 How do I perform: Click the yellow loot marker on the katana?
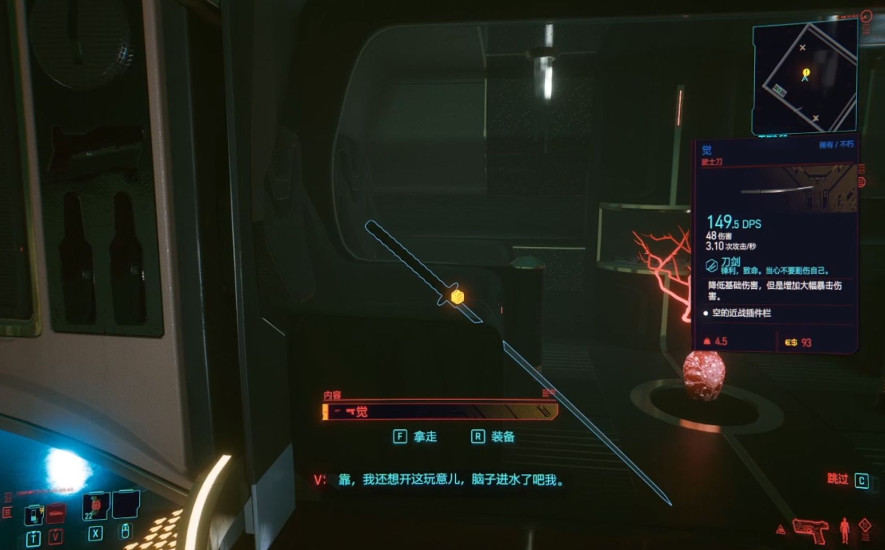(457, 297)
